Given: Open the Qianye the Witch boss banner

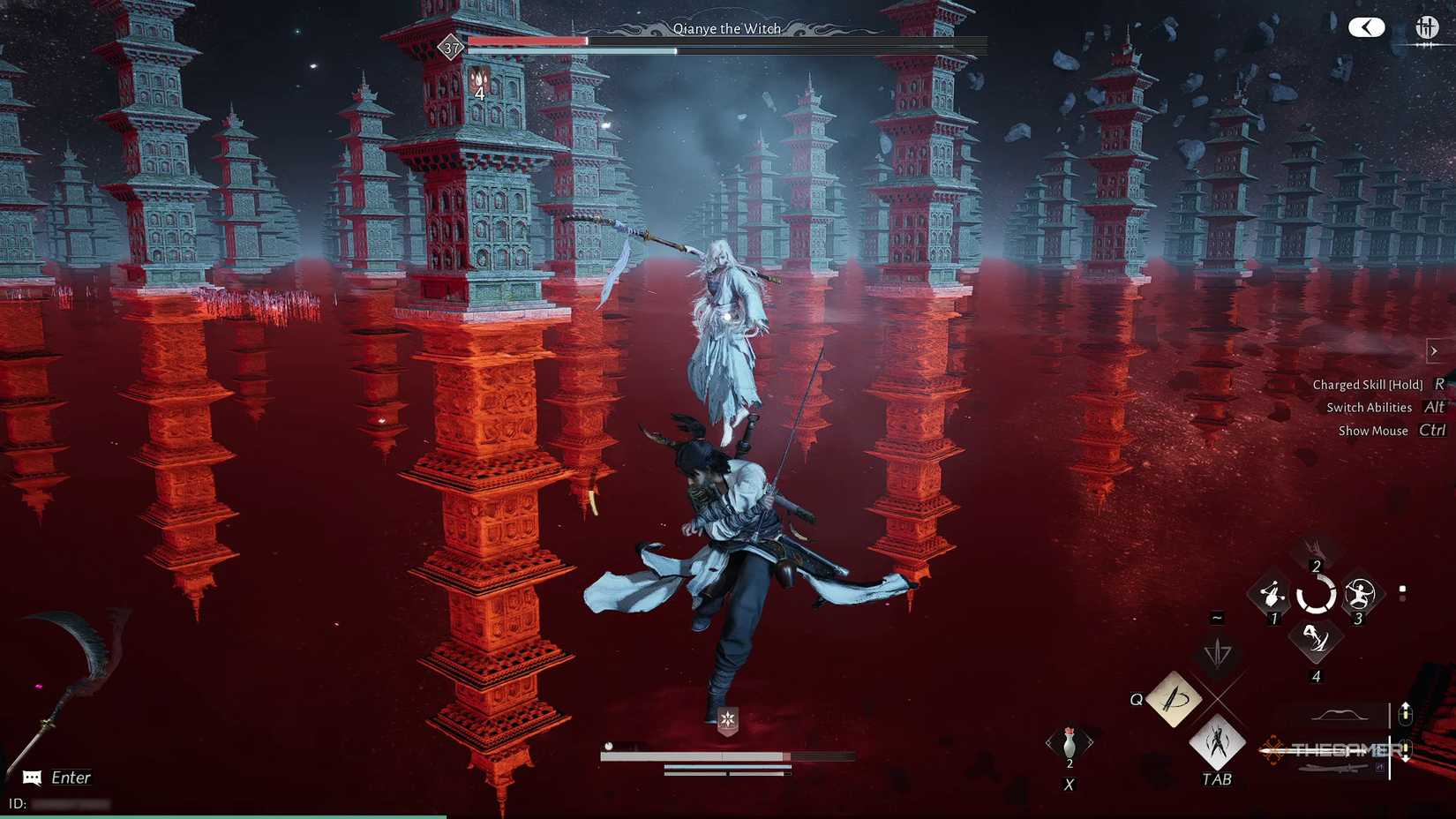Looking at the screenshot, I should coord(725,28).
